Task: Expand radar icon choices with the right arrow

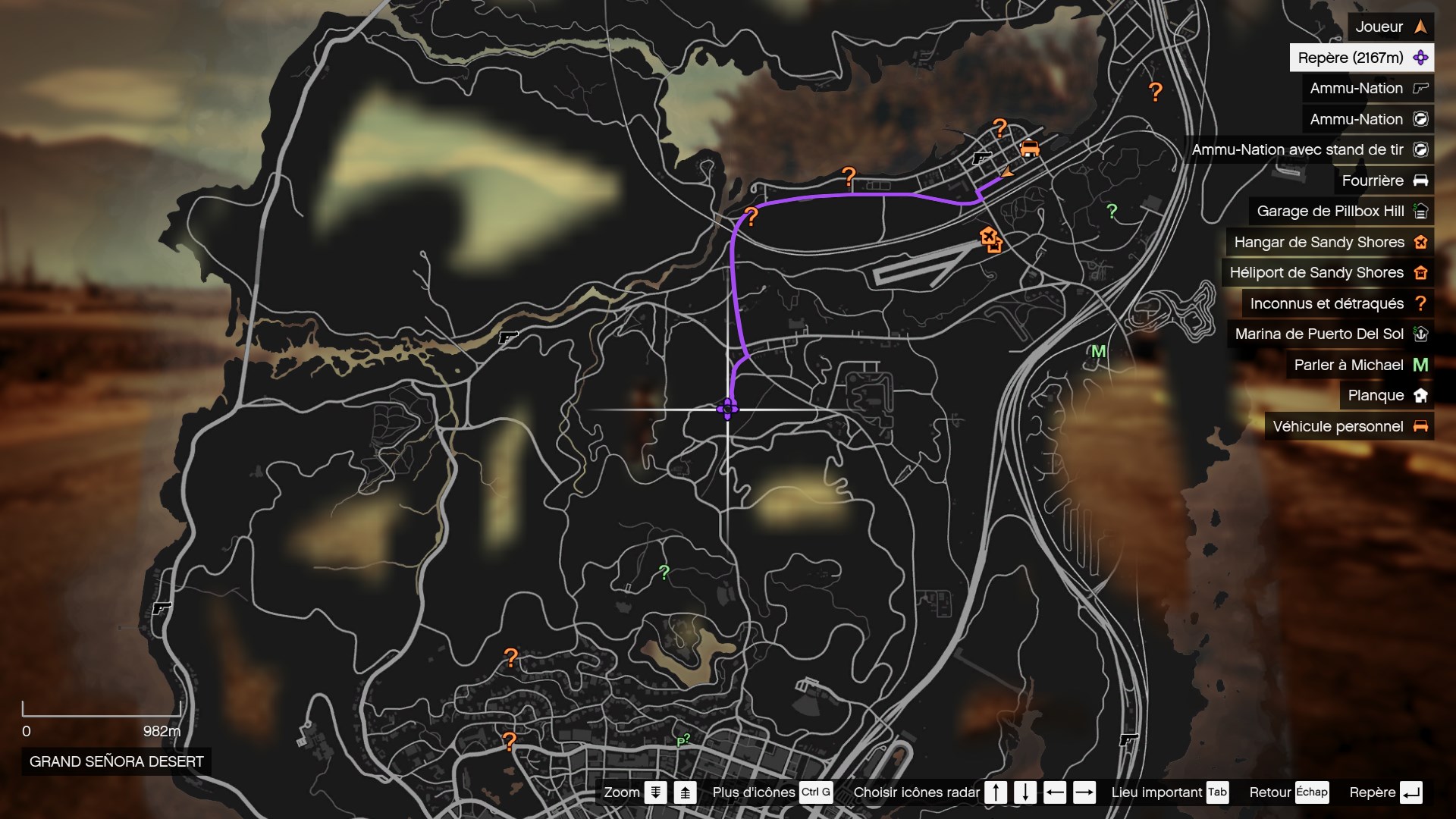Action: [1084, 792]
